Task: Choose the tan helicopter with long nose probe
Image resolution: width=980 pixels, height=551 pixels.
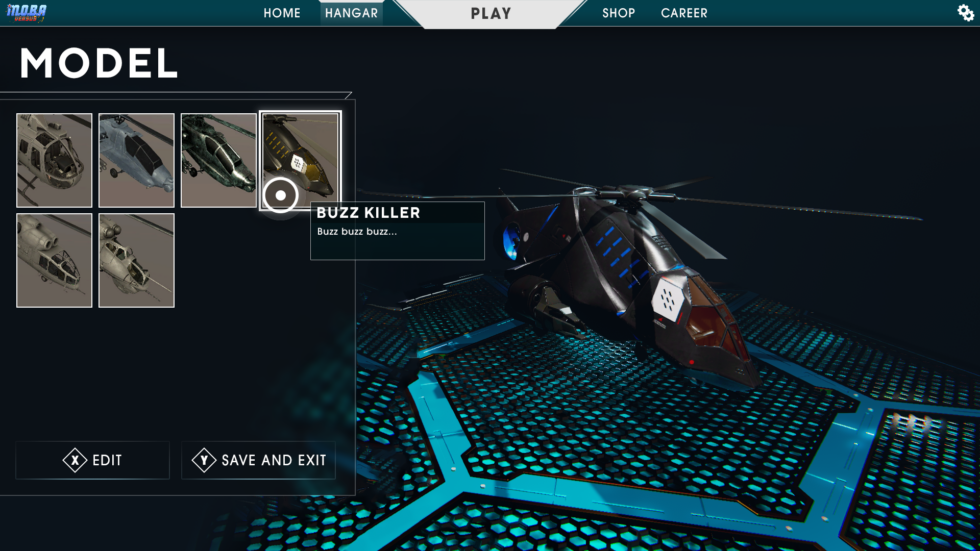Action: (x=136, y=260)
